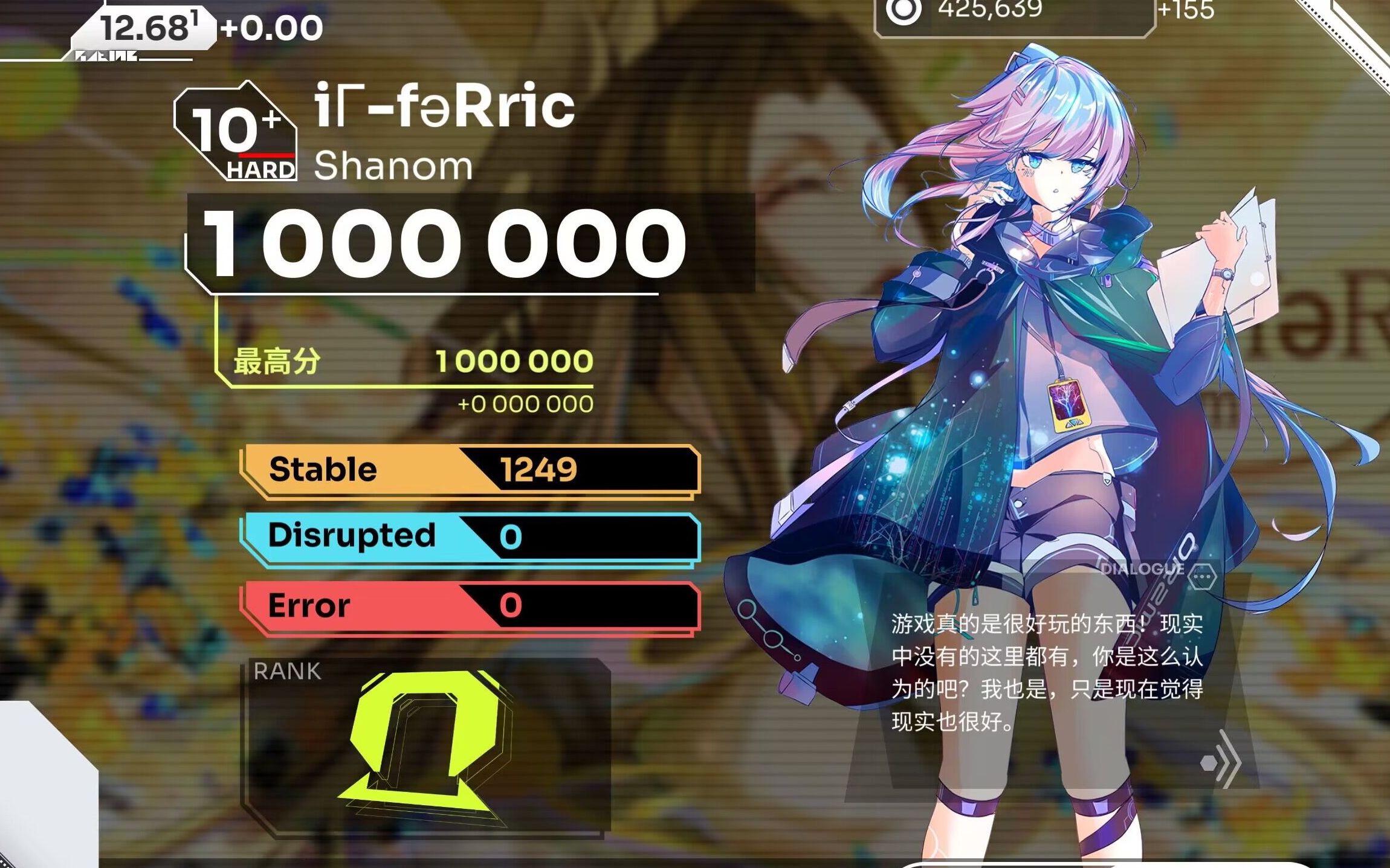Click the RANK section label

click(287, 670)
